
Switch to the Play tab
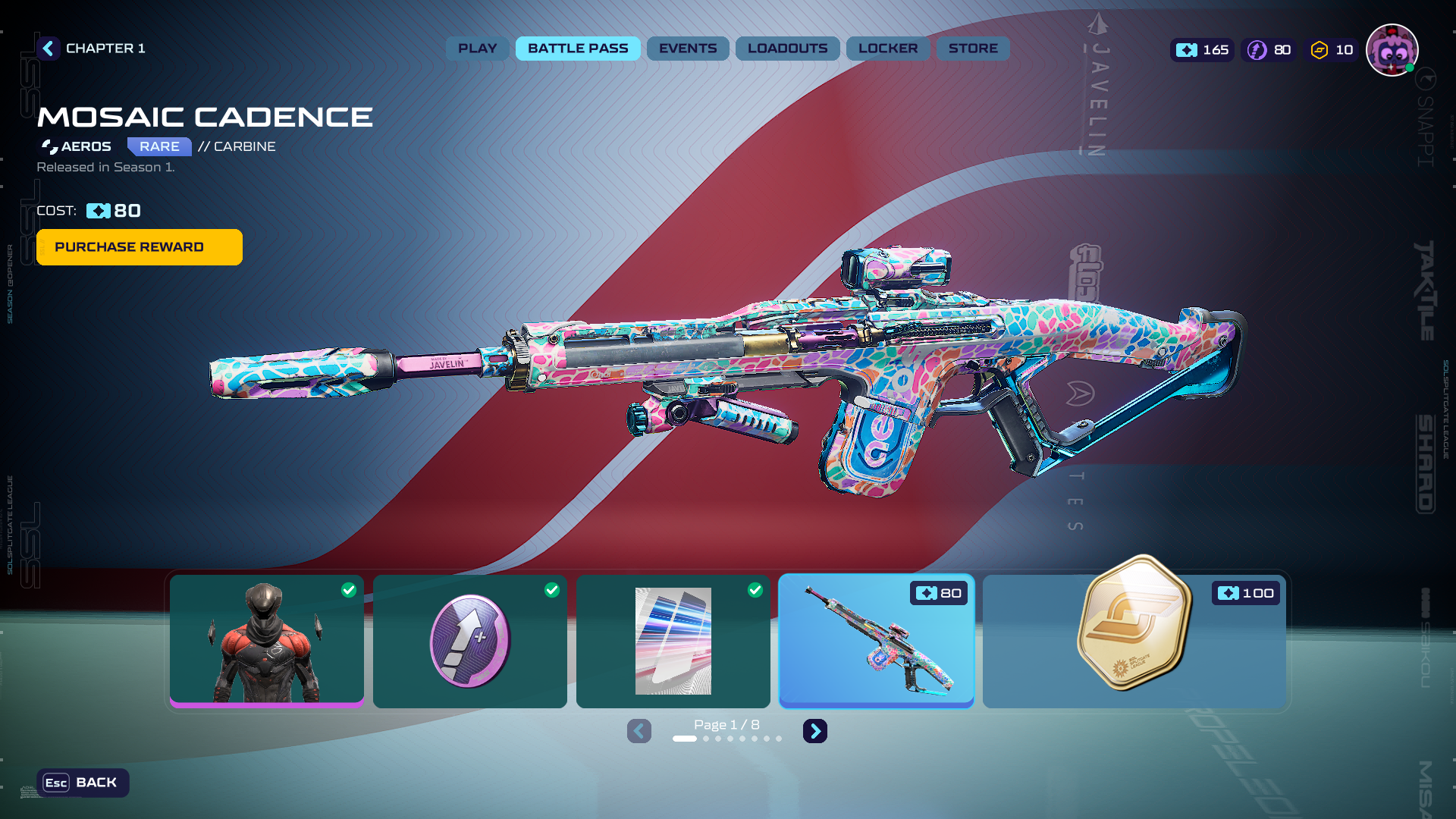[x=477, y=49]
